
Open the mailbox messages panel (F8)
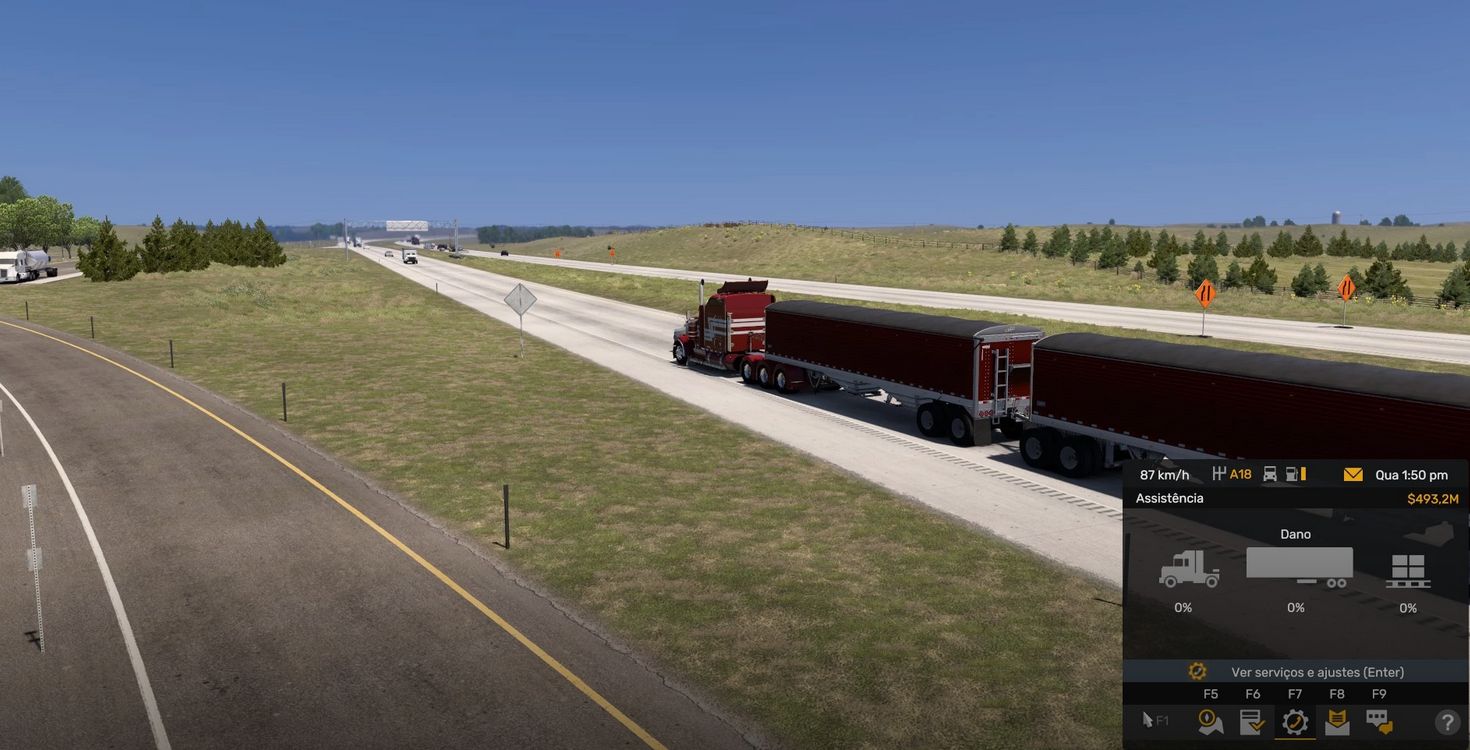(x=1337, y=720)
